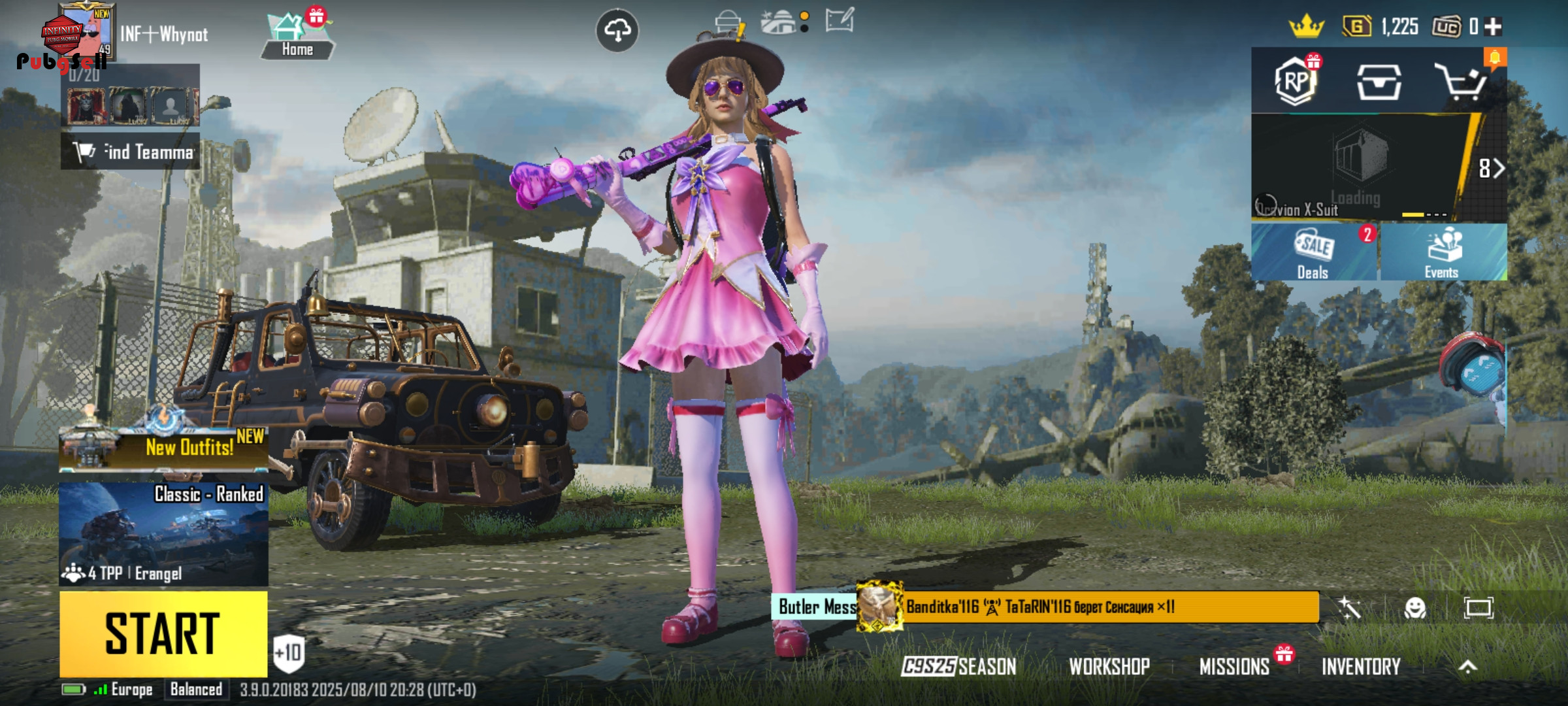
Task: Expand the bottom menu with the up arrow
Action: tap(1467, 666)
